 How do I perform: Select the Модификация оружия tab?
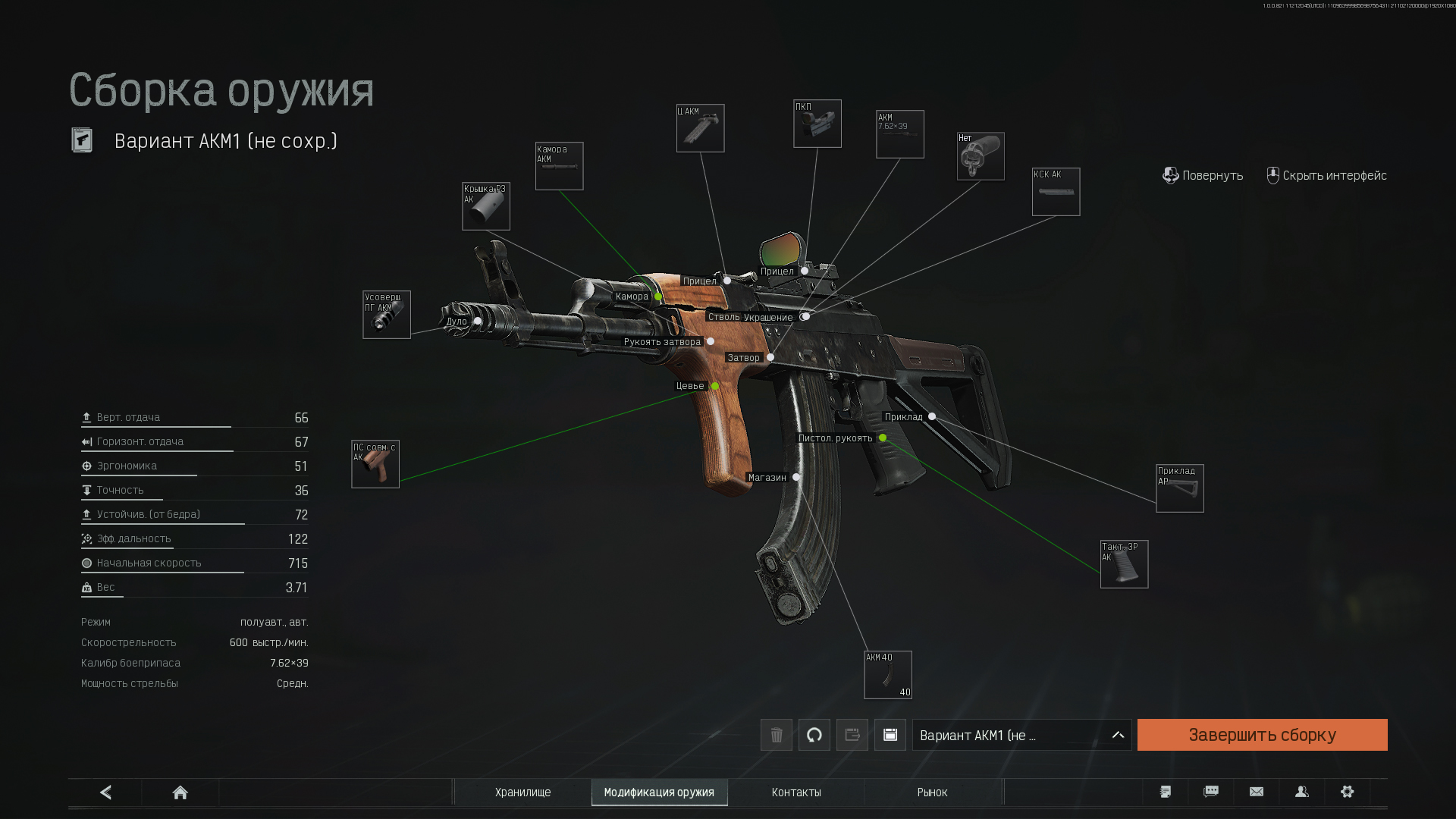[x=659, y=792]
